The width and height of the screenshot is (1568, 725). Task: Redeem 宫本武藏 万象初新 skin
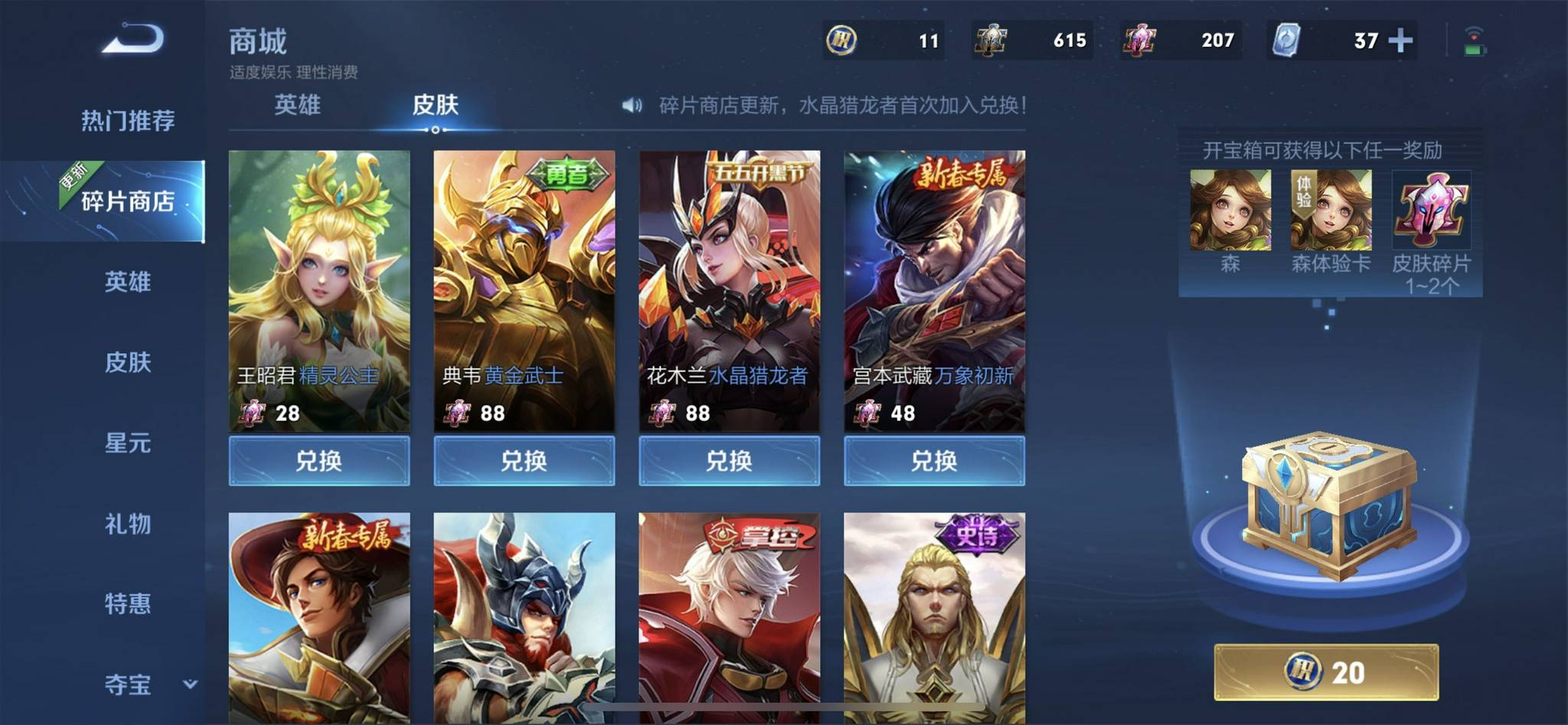[934, 461]
